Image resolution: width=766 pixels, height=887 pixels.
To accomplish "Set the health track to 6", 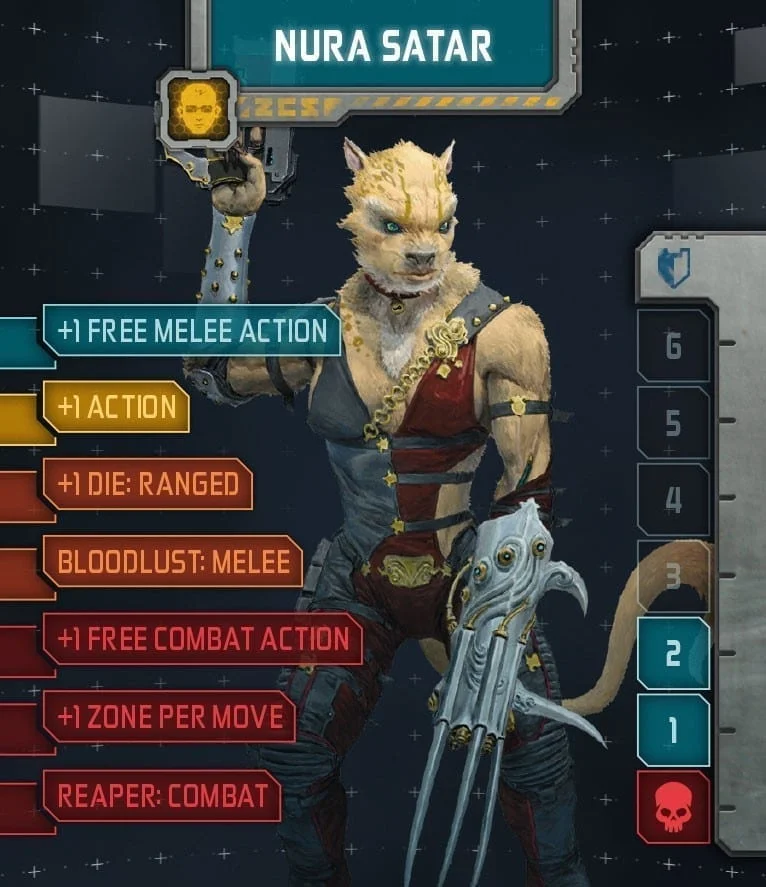I will click(x=673, y=346).
